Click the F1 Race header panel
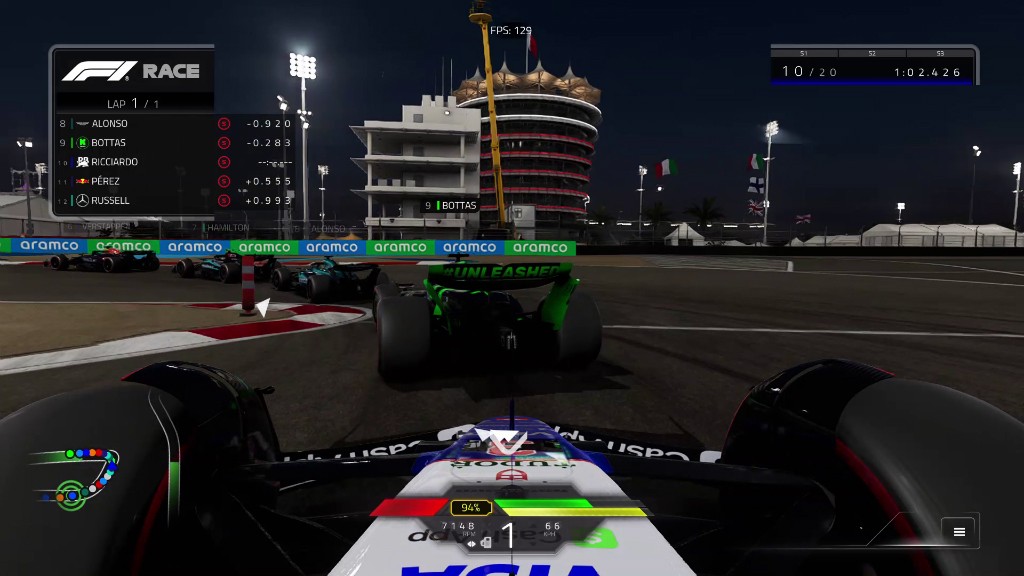 click(132, 71)
